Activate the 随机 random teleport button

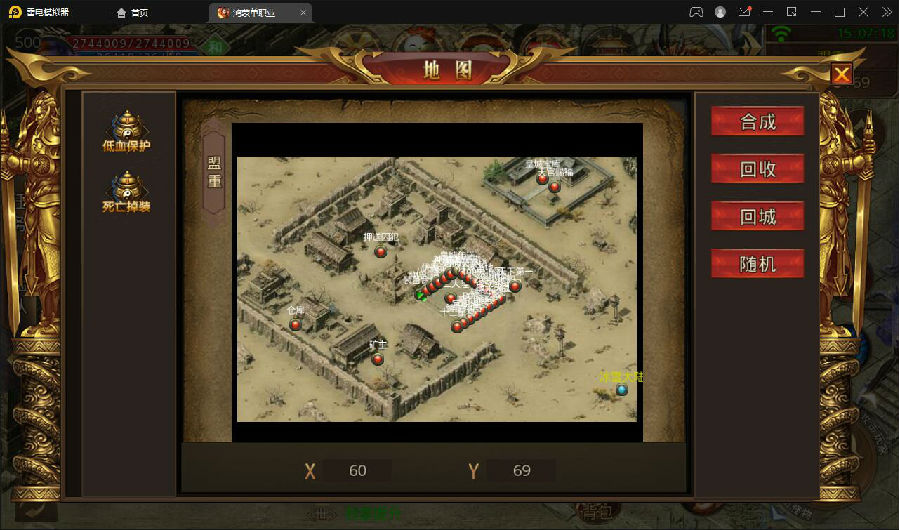coord(757,264)
